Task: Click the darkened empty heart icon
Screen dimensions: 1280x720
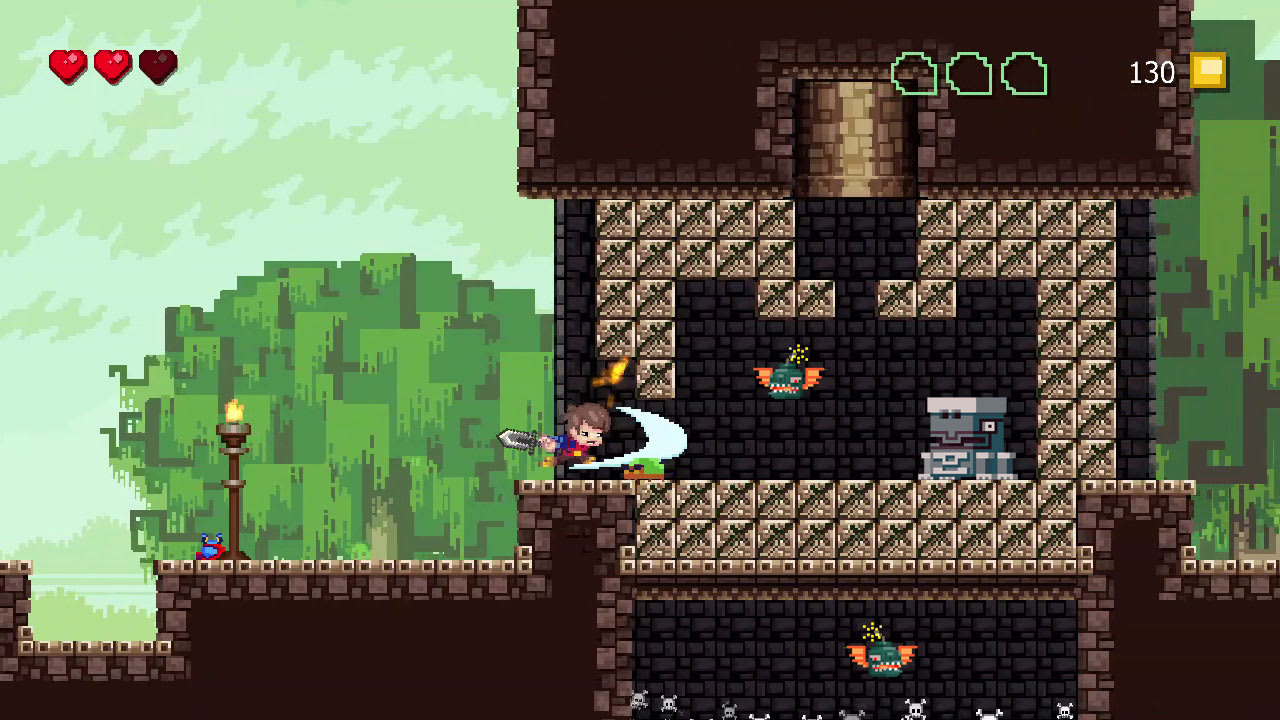Action: coord(158,63)
